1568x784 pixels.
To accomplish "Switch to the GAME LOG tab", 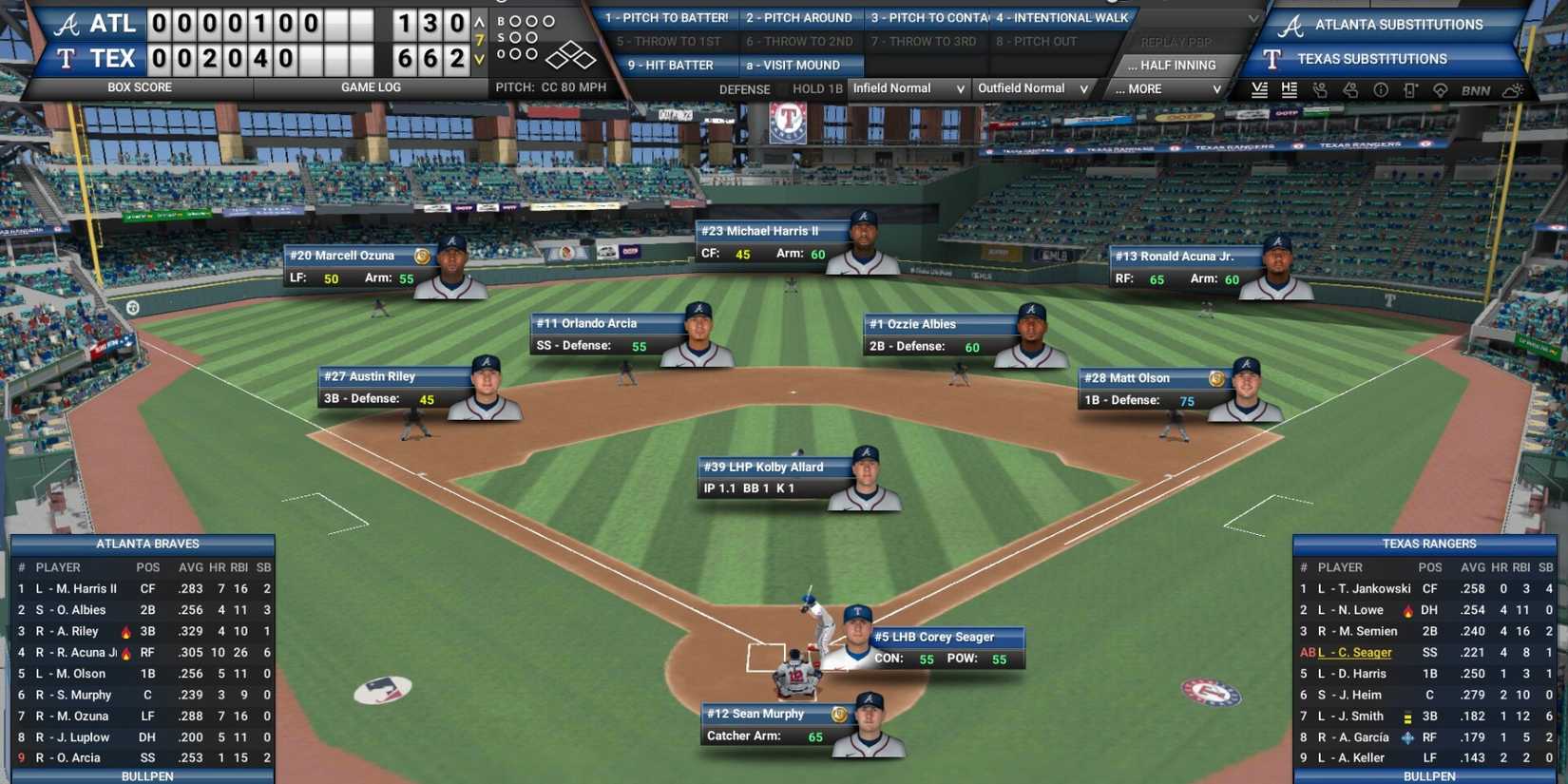I will click(371, 86).
